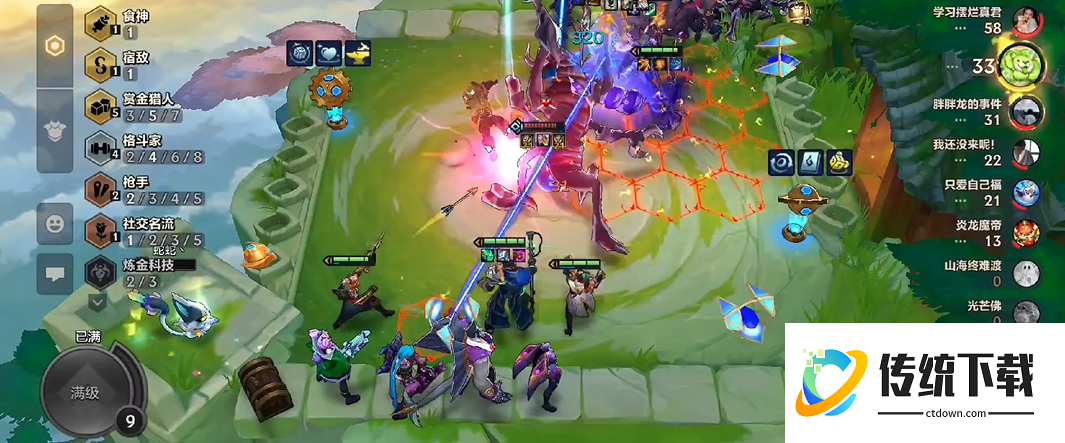
Task: Click the 满级 level button
Action: [x=85, y=392]
